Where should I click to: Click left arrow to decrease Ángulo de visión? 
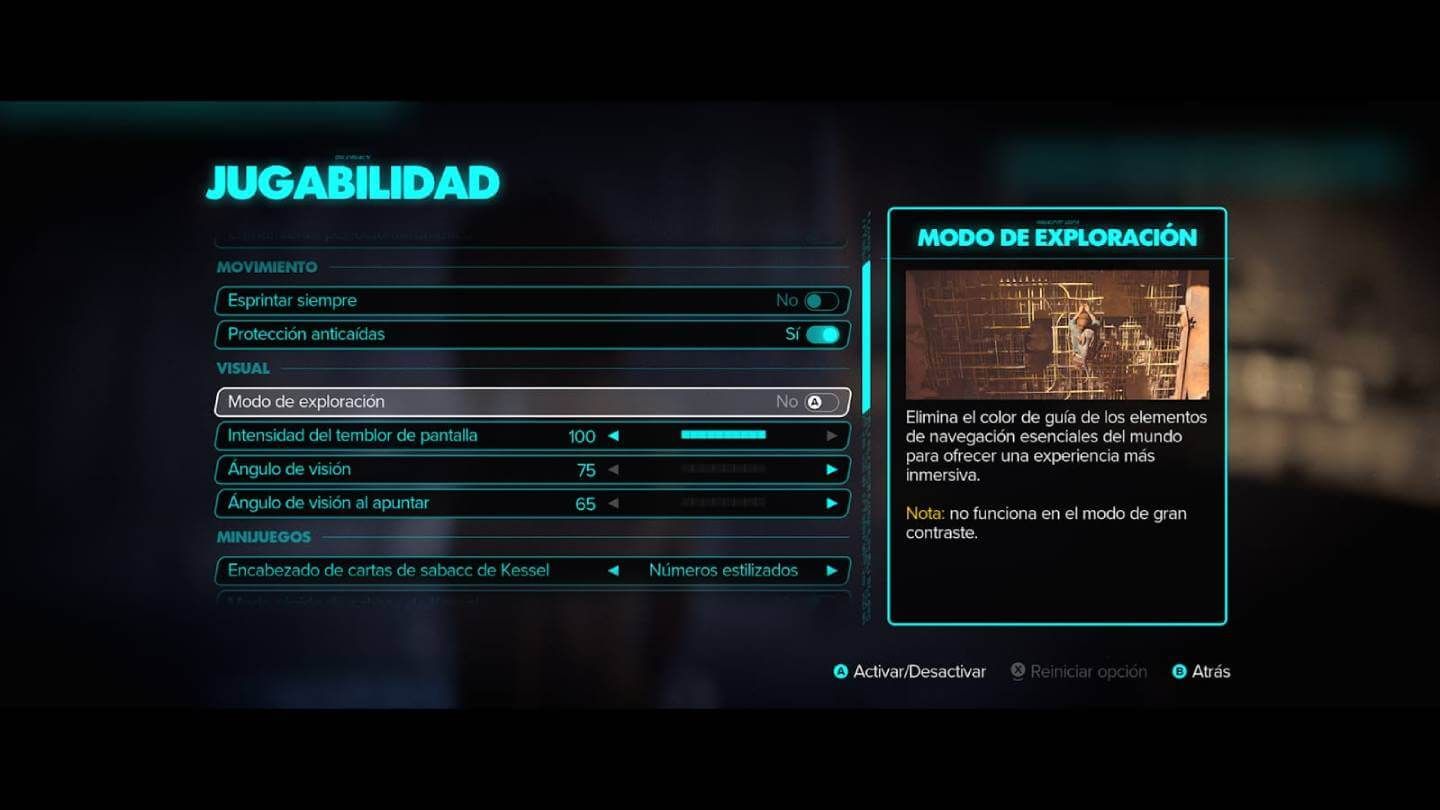615,469
